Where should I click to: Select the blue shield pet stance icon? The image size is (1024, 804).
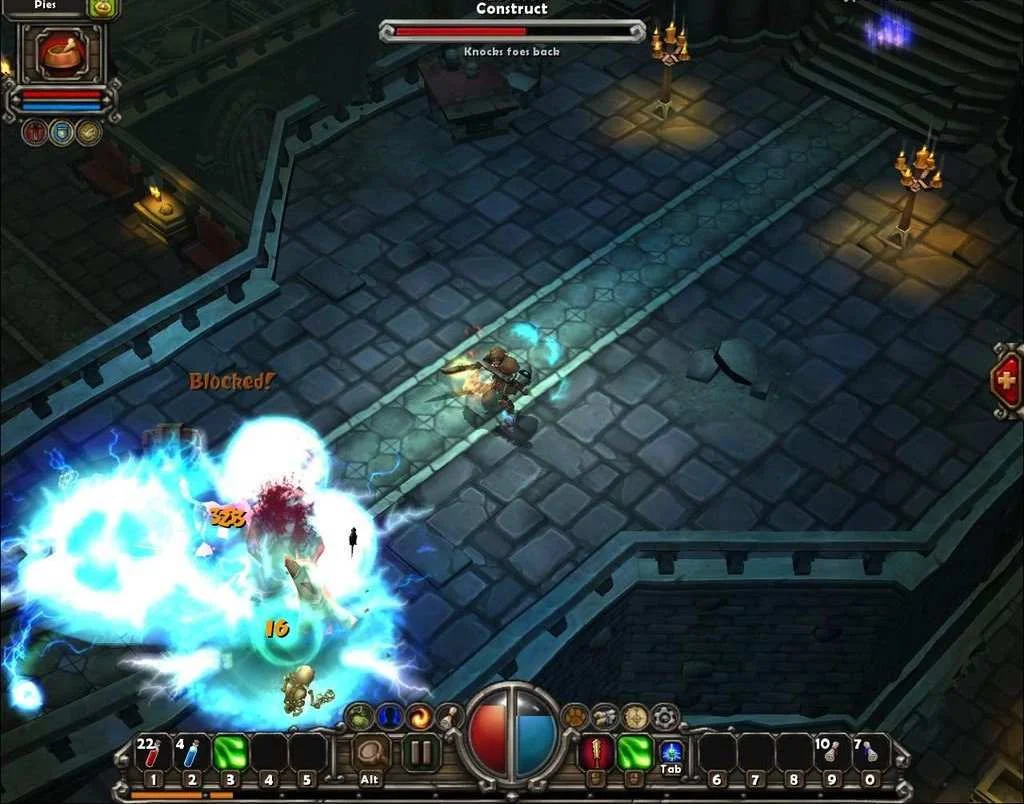62,133
